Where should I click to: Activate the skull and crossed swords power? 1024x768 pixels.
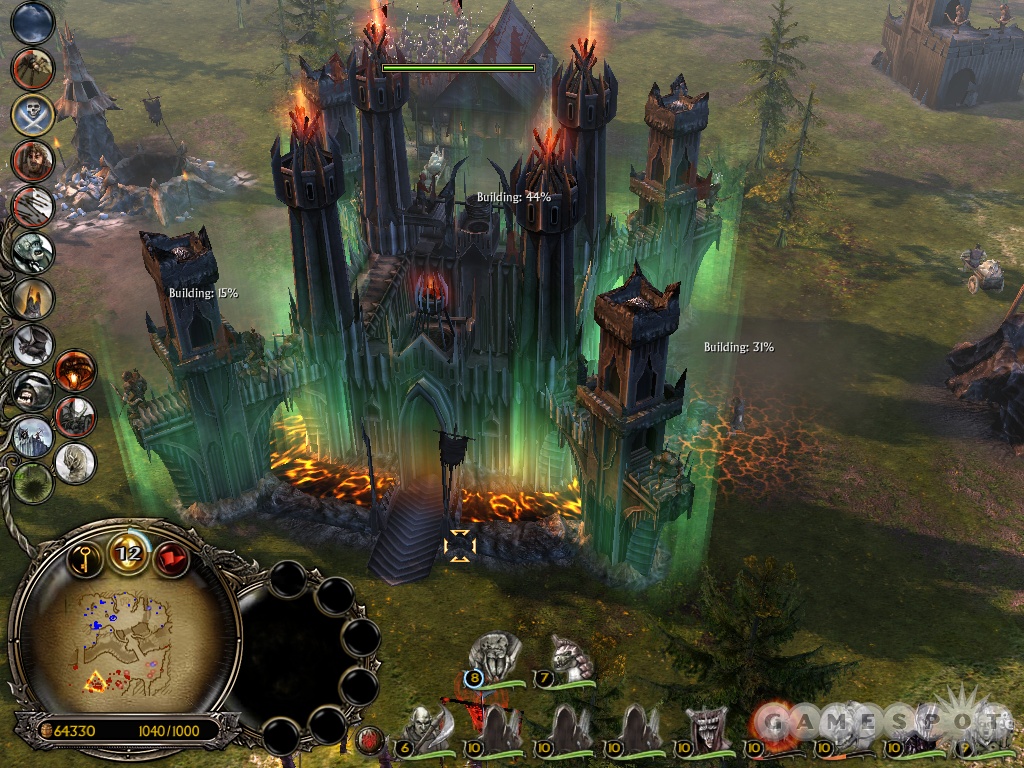point(33,115)
